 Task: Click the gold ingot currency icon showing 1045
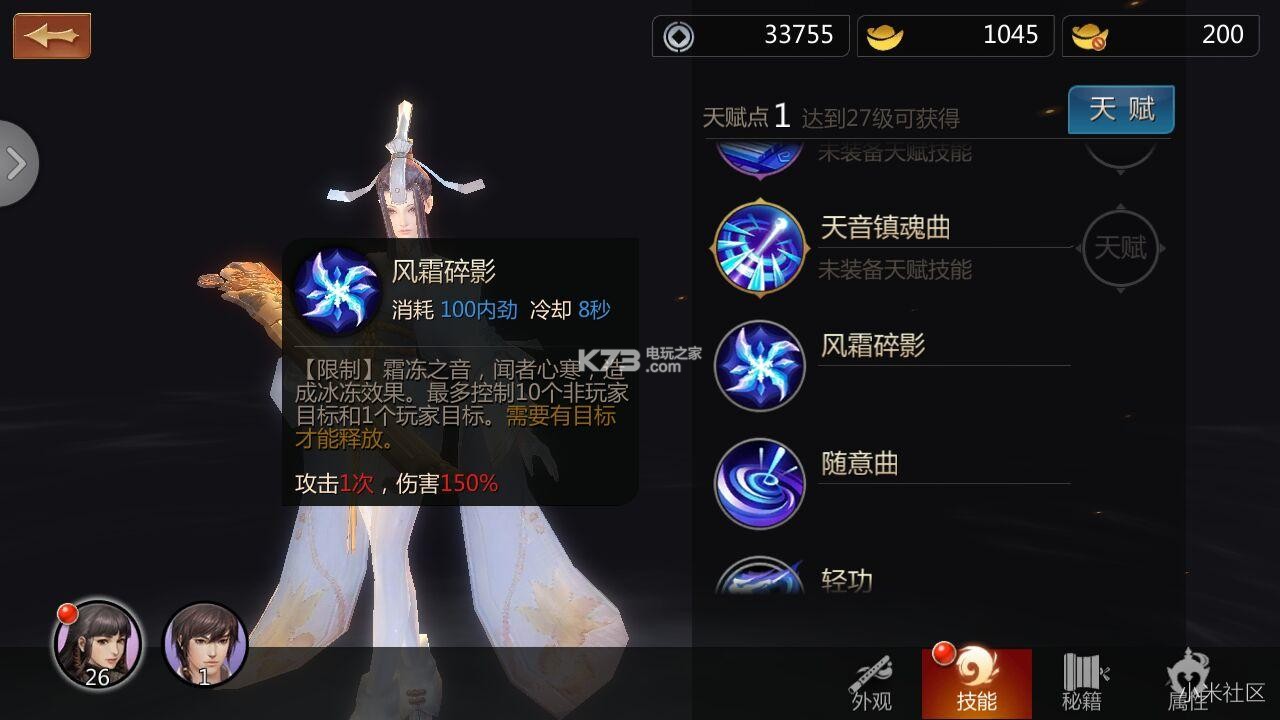(x=884, y=35)
